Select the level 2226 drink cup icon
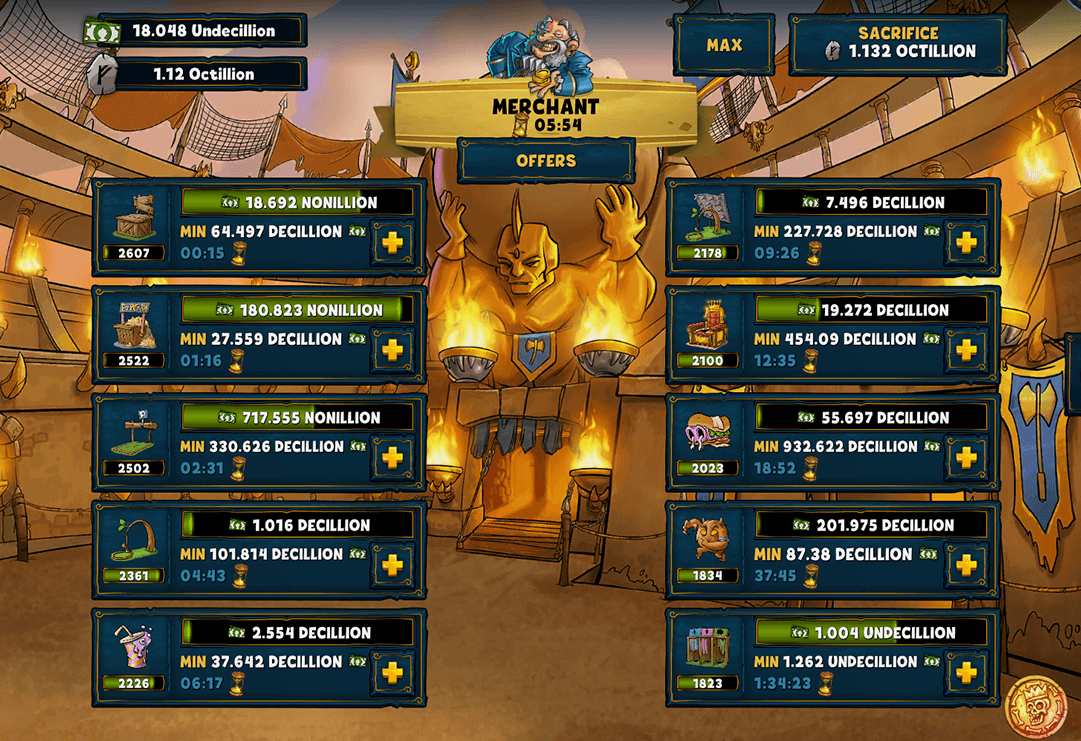Viewport: 1081px width, 741px height. pyautogui.click(x=133, y=649)
